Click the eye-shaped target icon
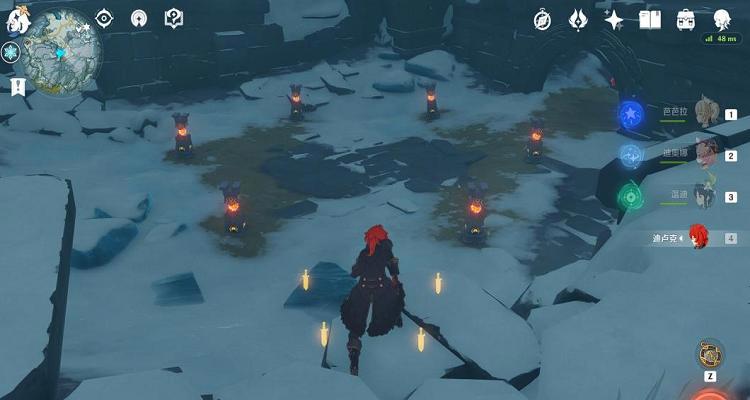Viewport: 750px width, 400px height. click(104, 18)
